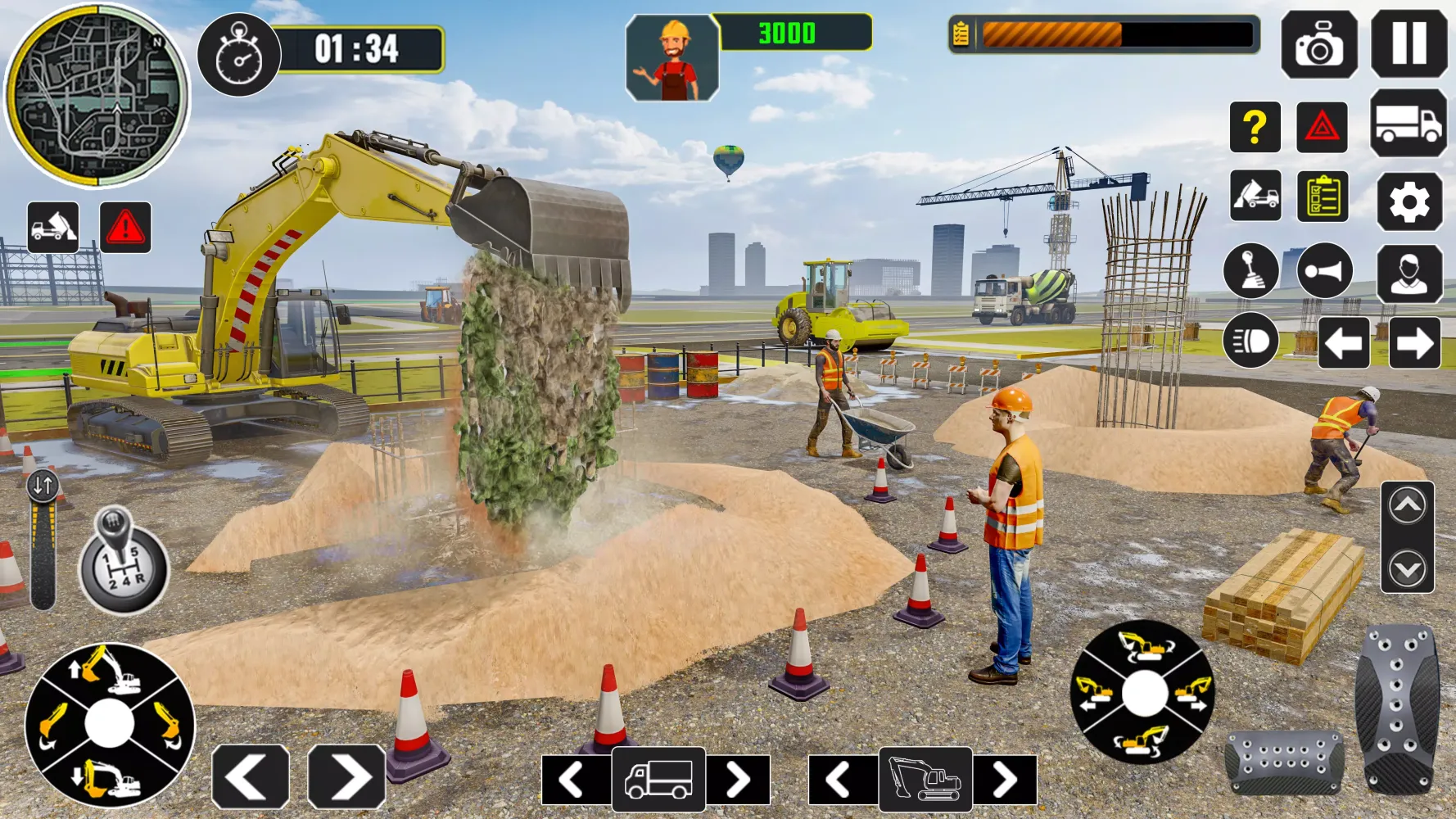Open the minimap view

98,94
